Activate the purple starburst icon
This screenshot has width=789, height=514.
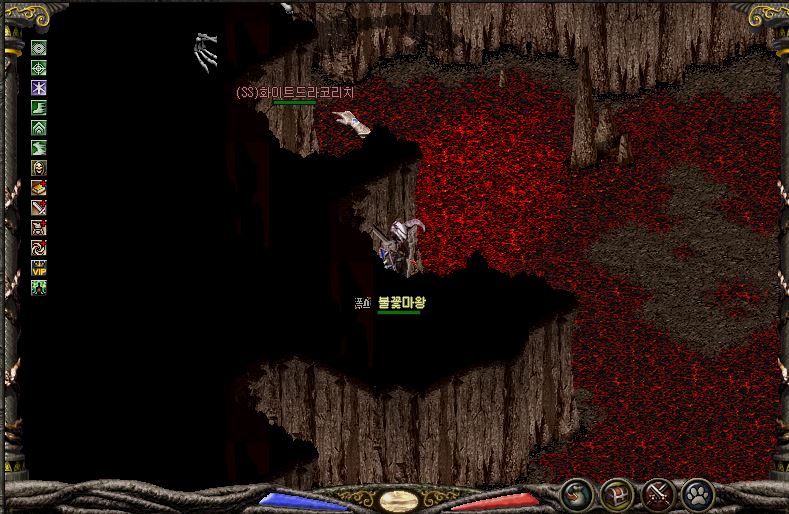pos(39,88)
